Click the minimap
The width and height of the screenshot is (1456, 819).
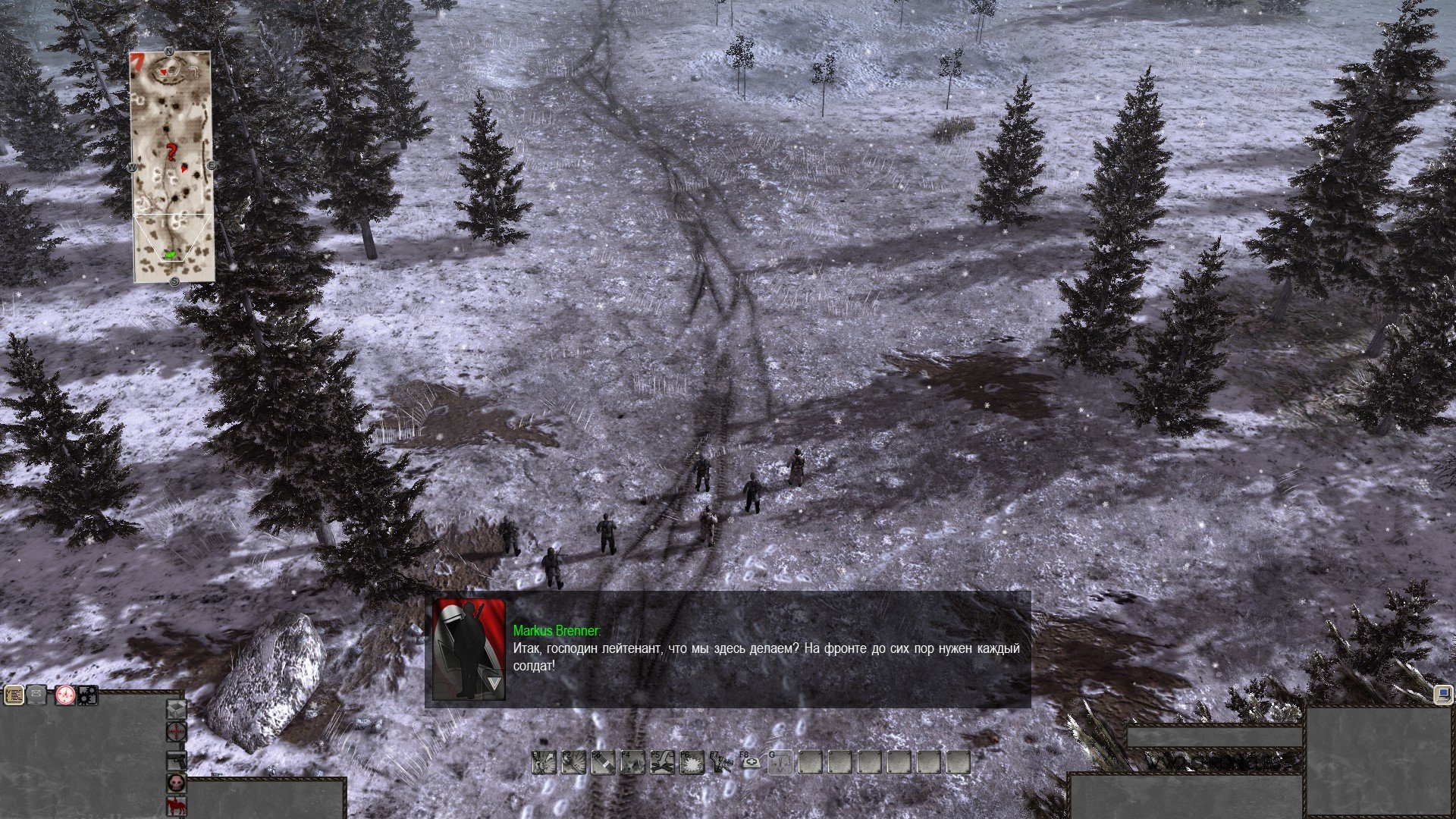174,167
